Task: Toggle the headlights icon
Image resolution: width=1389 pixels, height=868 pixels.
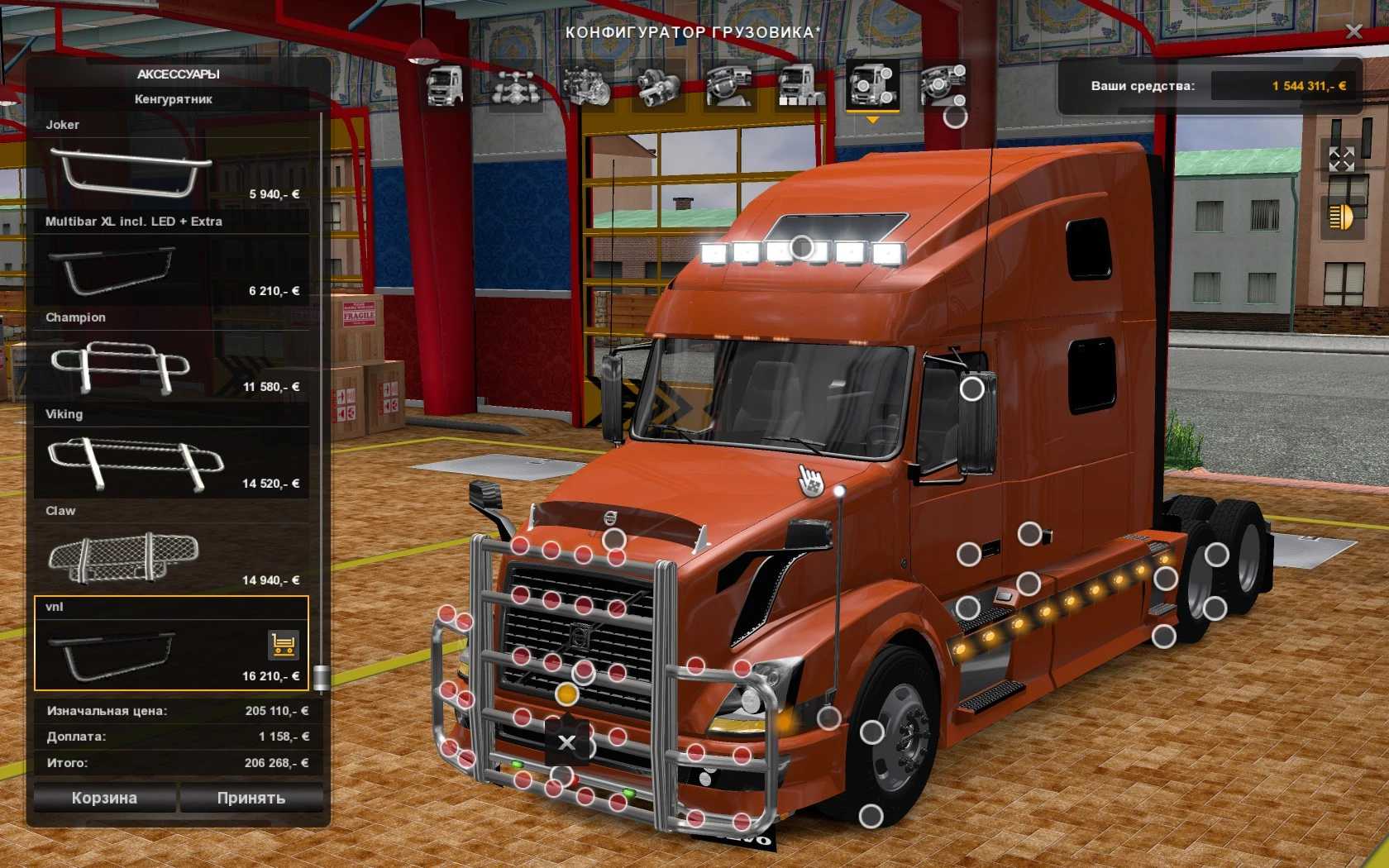Action: [x=1341, y=217]
